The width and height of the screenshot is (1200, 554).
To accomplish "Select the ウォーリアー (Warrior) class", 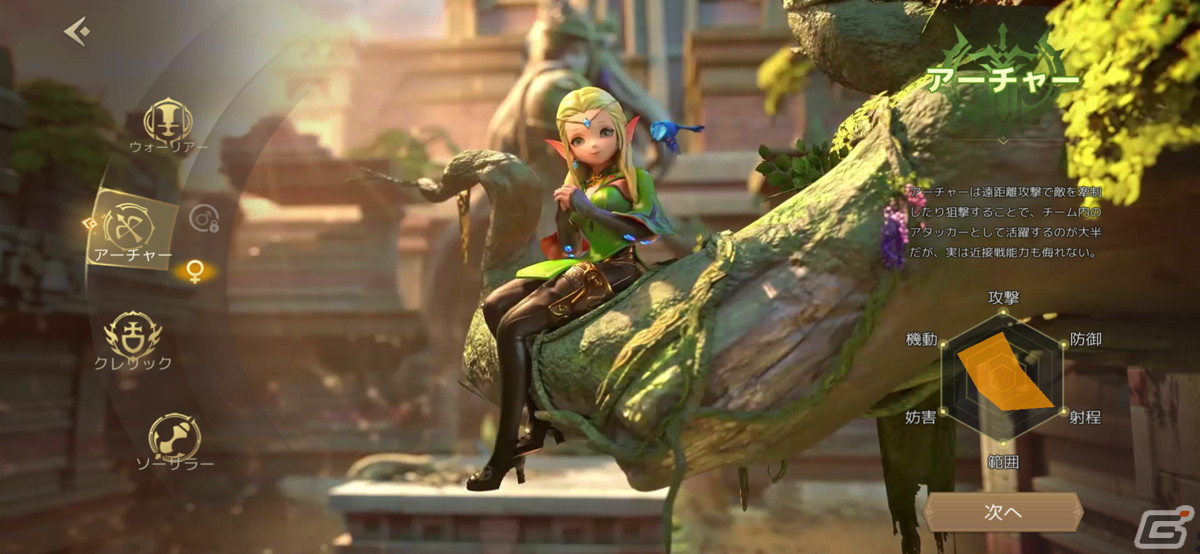I will point(167,121).
